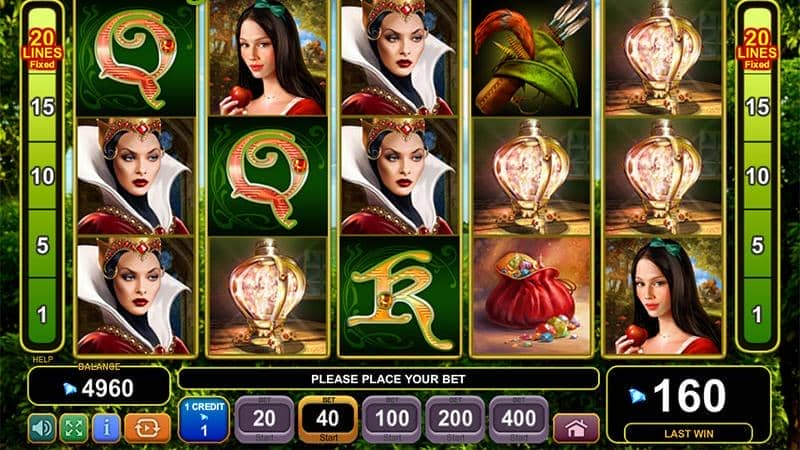800x450 pixels.
Task: Choose the bet 100 start button
Action: click(x=390, y=420)
